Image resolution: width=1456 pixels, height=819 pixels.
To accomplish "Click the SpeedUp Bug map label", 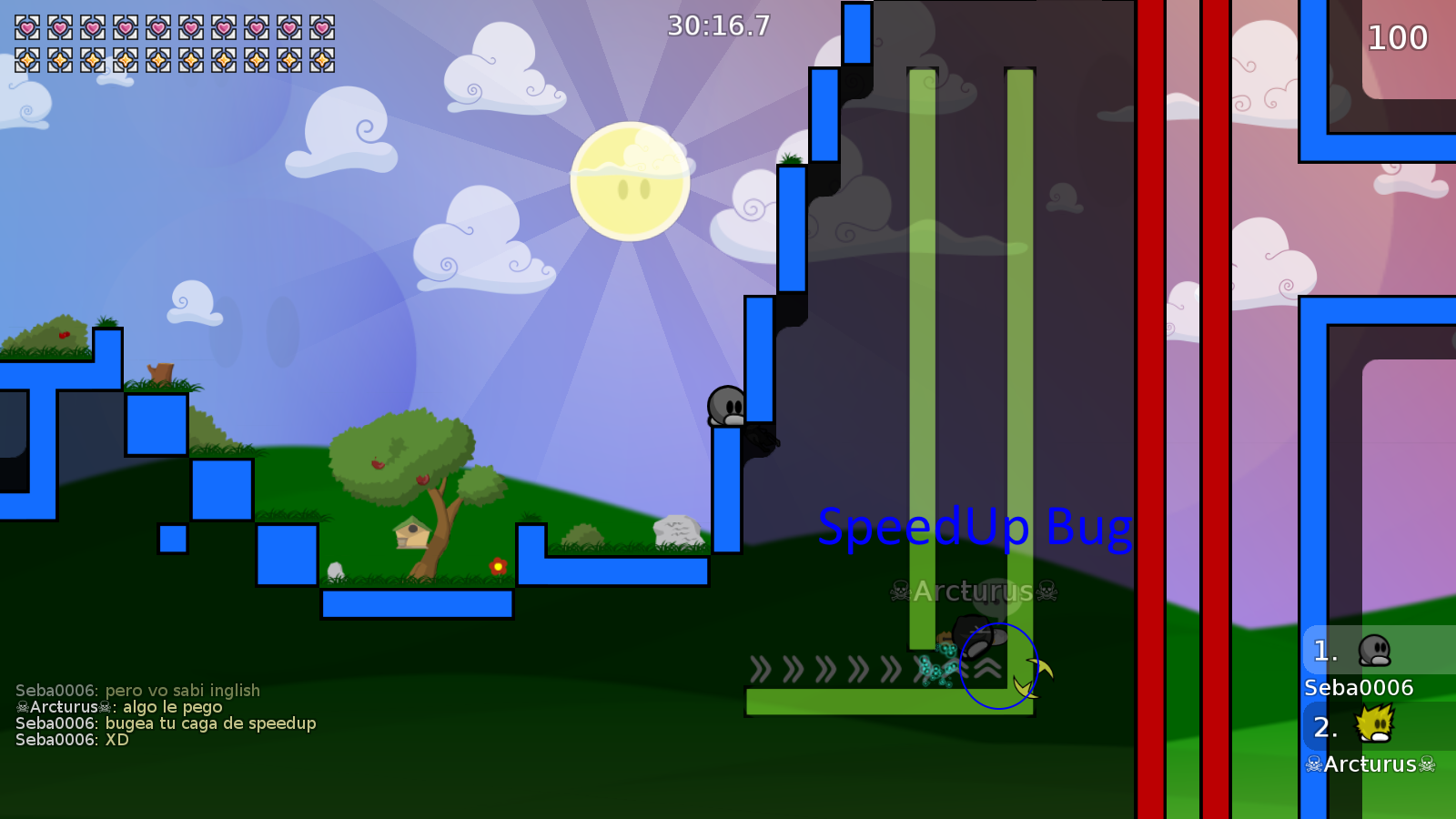I will click(x=976, y=526).
